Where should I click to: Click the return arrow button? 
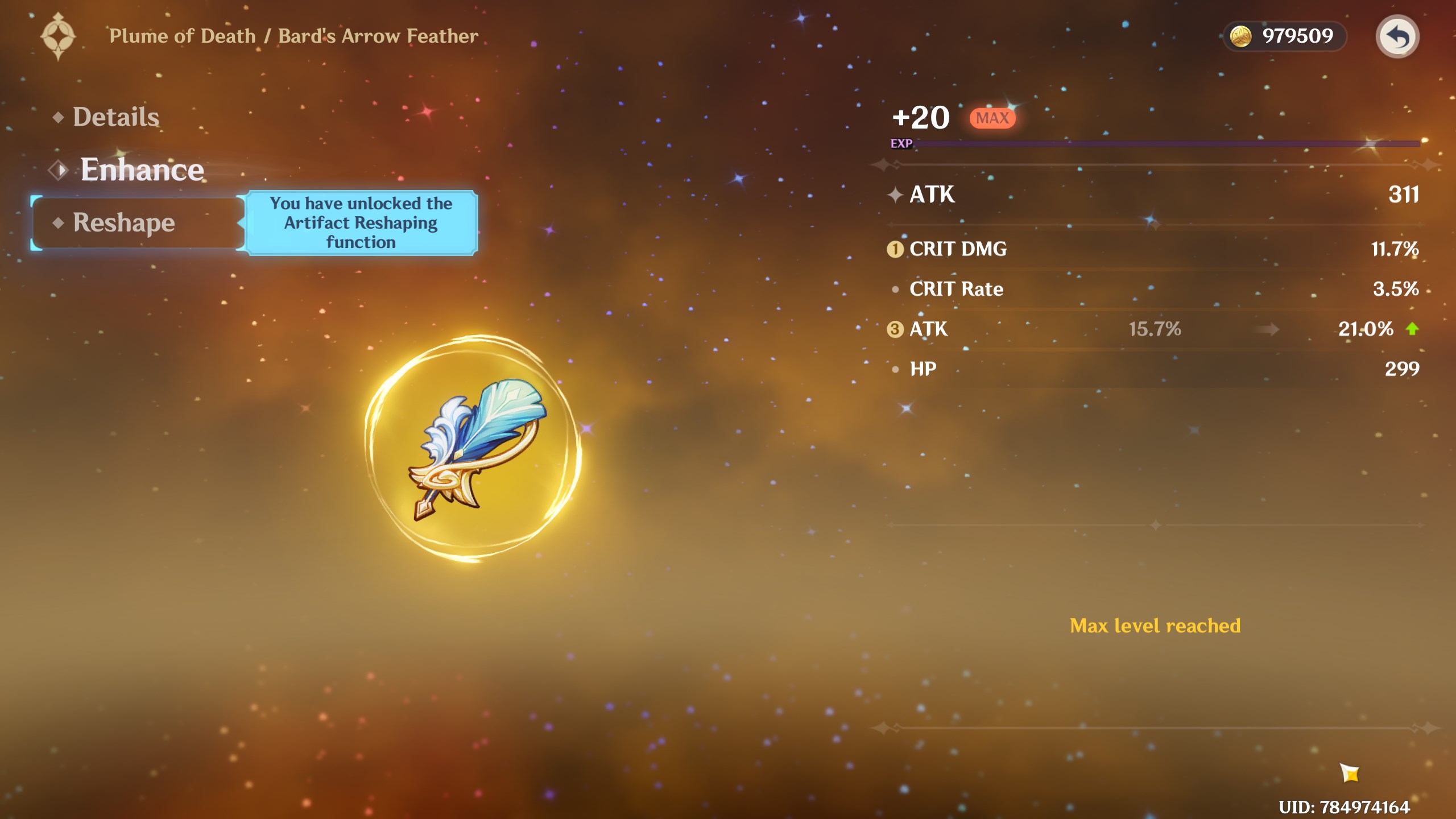point(1397,37)
